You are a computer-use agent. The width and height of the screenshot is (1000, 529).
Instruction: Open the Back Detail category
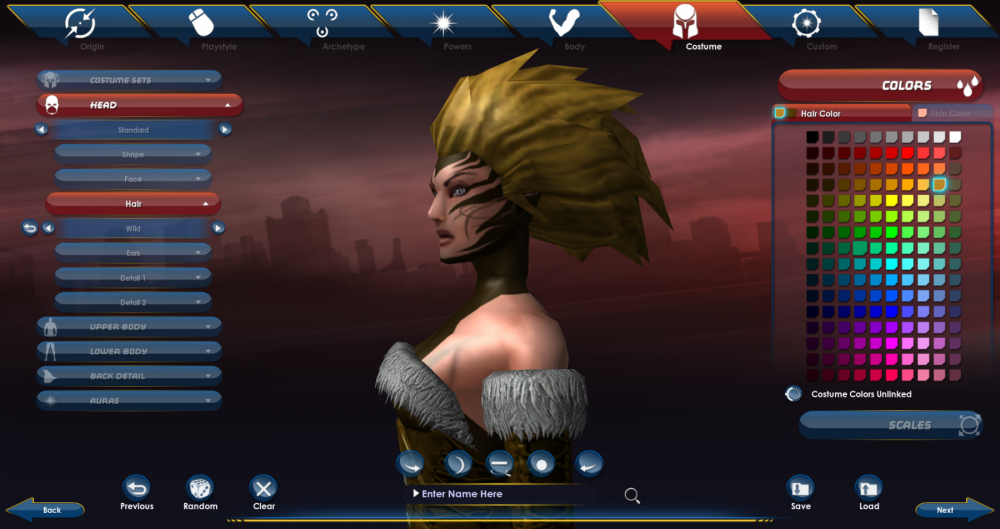tap(129, 376)
